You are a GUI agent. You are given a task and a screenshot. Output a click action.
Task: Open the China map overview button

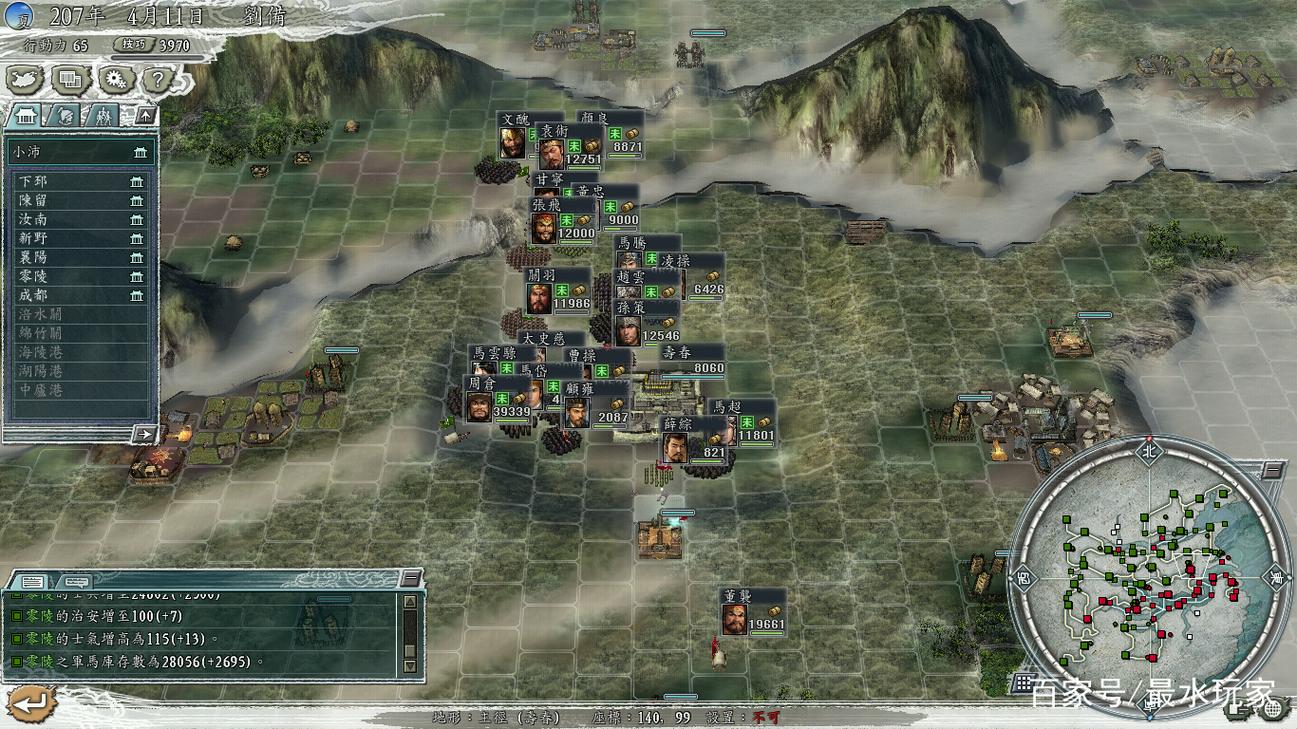(25, 80)
